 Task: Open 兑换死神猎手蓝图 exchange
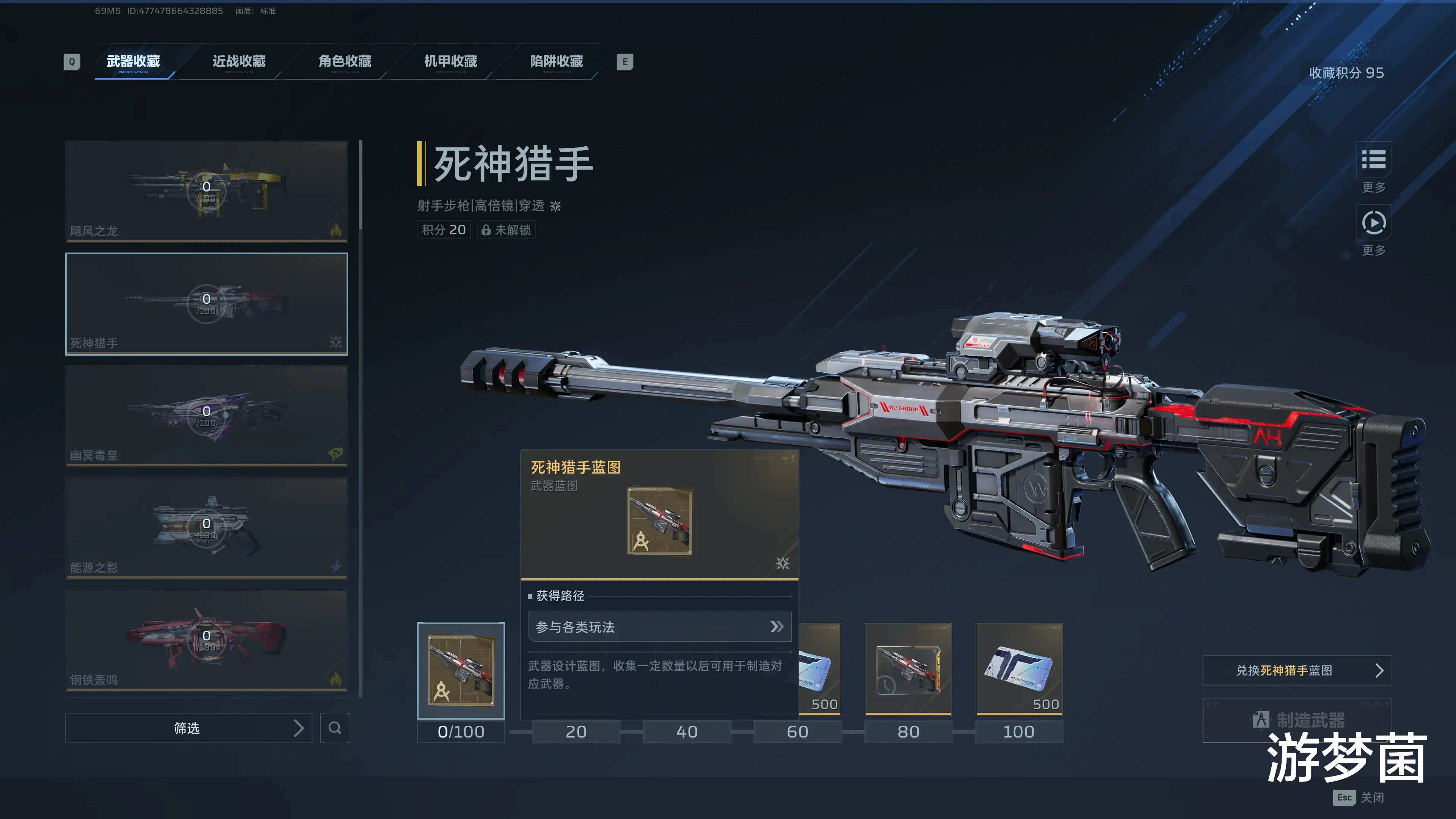[x=1297, y=670]
